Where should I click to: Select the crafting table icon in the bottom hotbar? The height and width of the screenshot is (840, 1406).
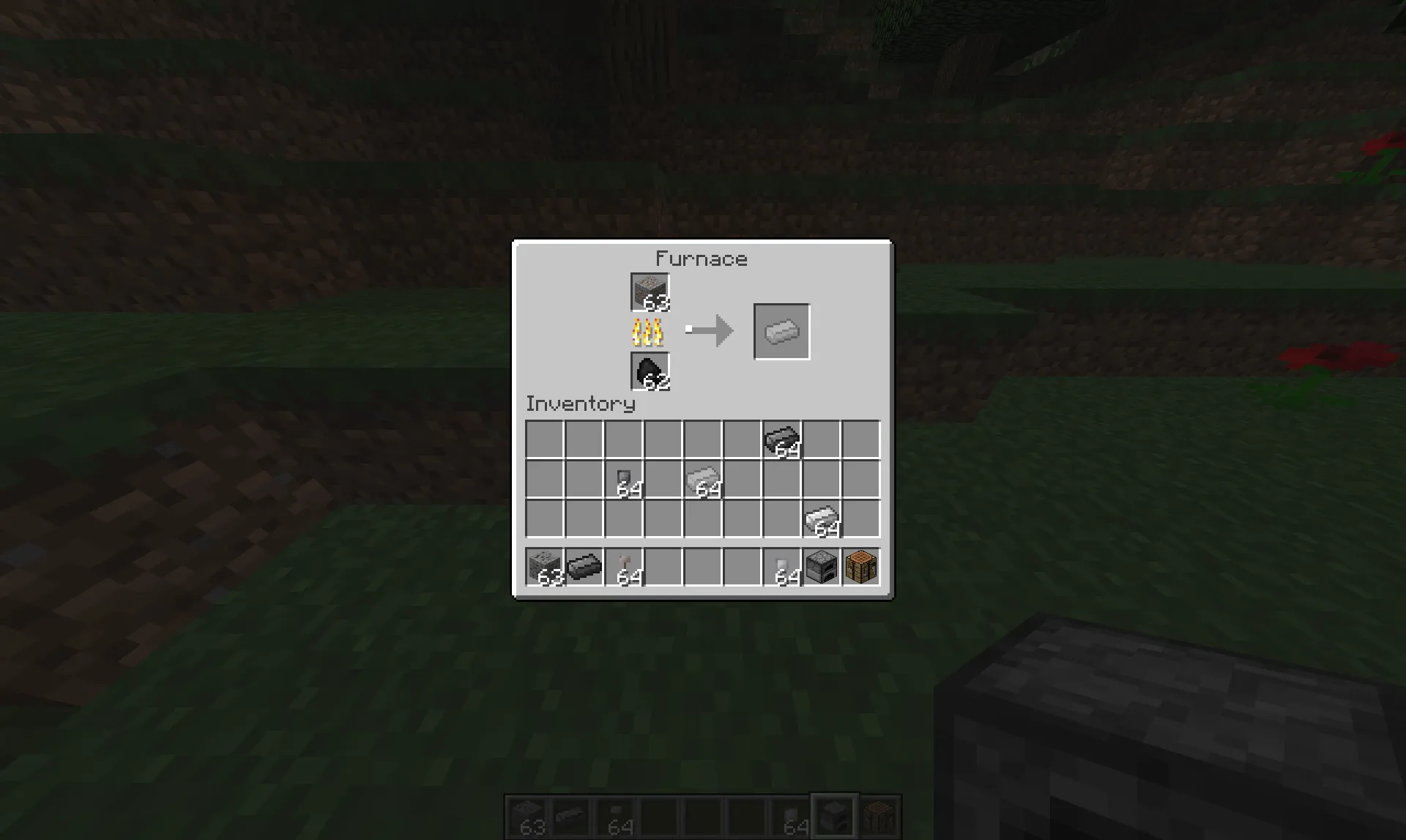tap(878, 817)
